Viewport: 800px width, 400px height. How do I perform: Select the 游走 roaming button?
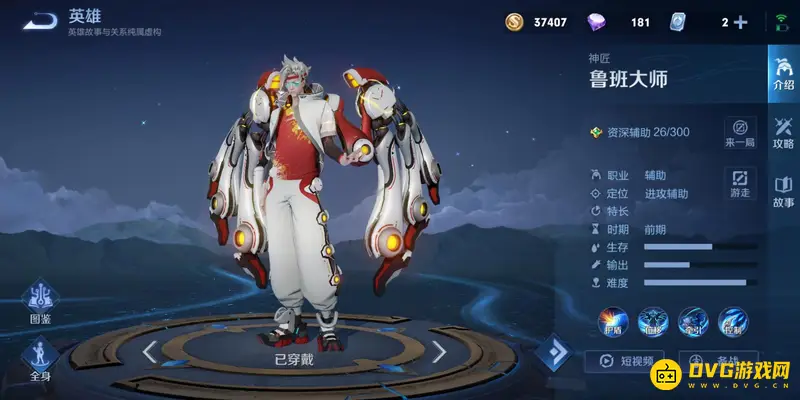tap(740, 183)
